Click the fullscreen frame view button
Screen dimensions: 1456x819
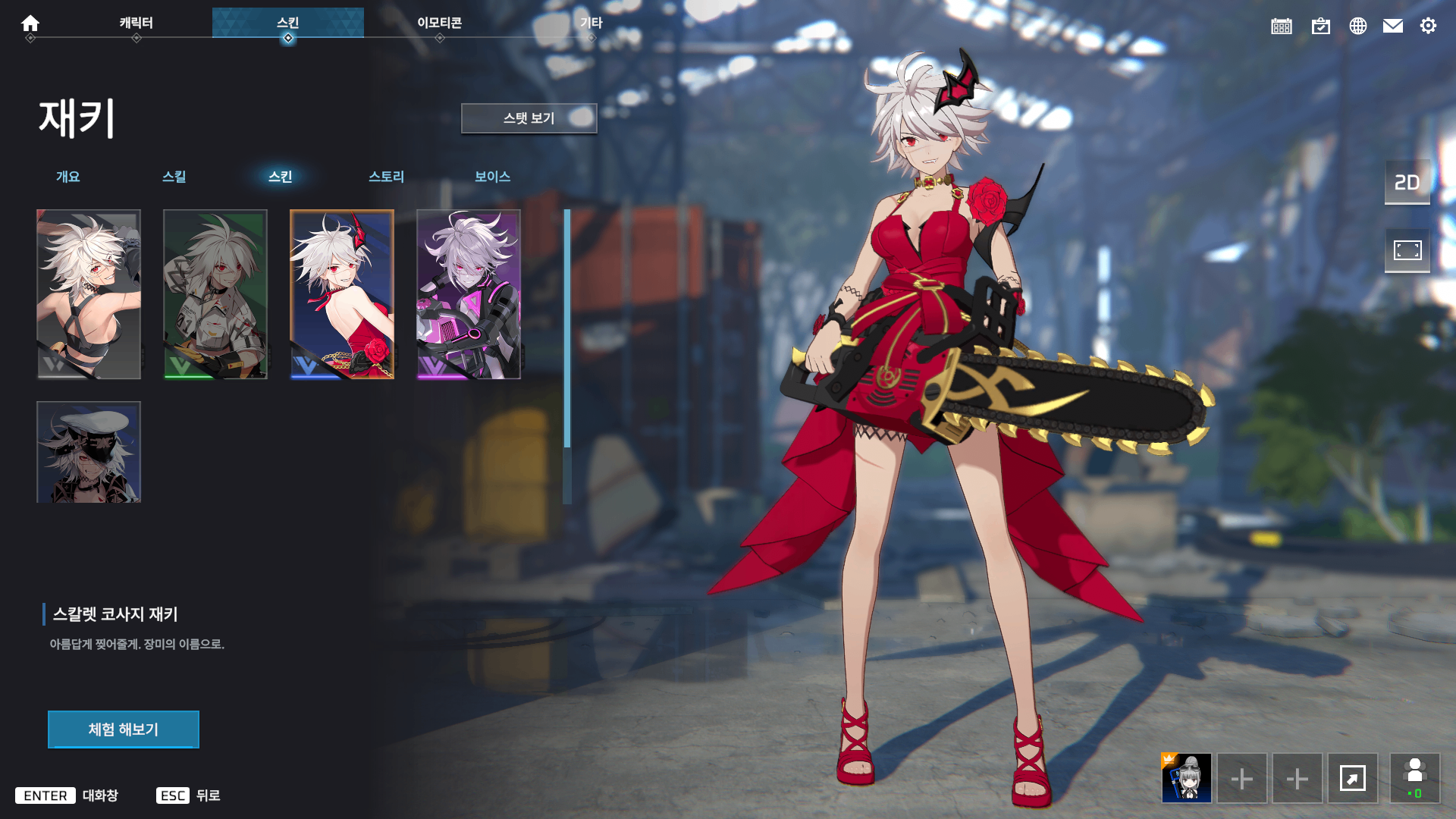[1407, 250]
